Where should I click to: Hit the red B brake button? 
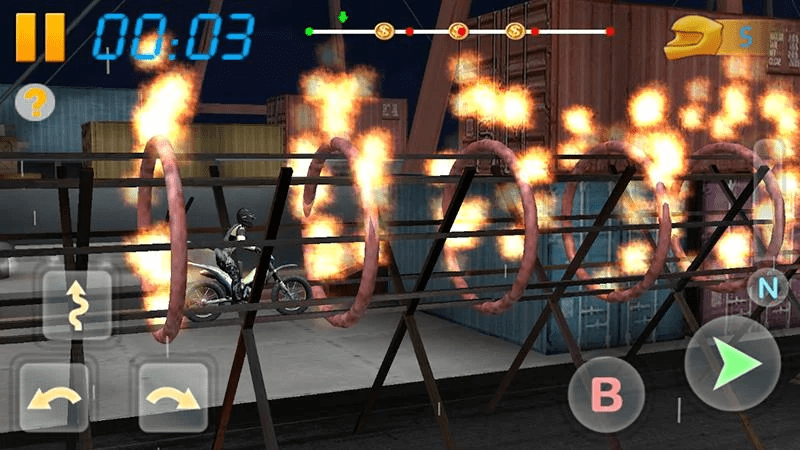click(606, 395)
